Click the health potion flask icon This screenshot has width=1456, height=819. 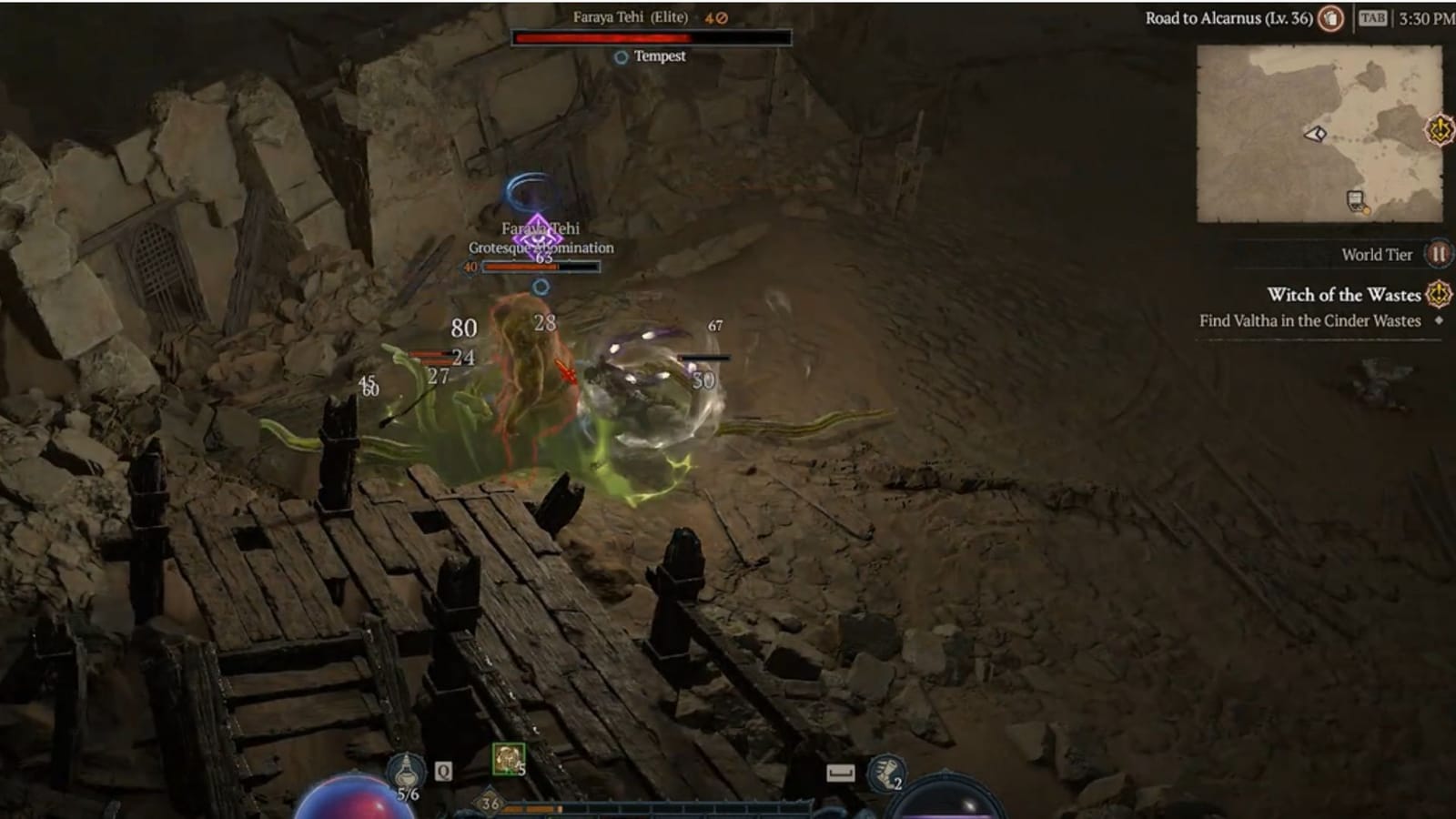tap(407, 770)
